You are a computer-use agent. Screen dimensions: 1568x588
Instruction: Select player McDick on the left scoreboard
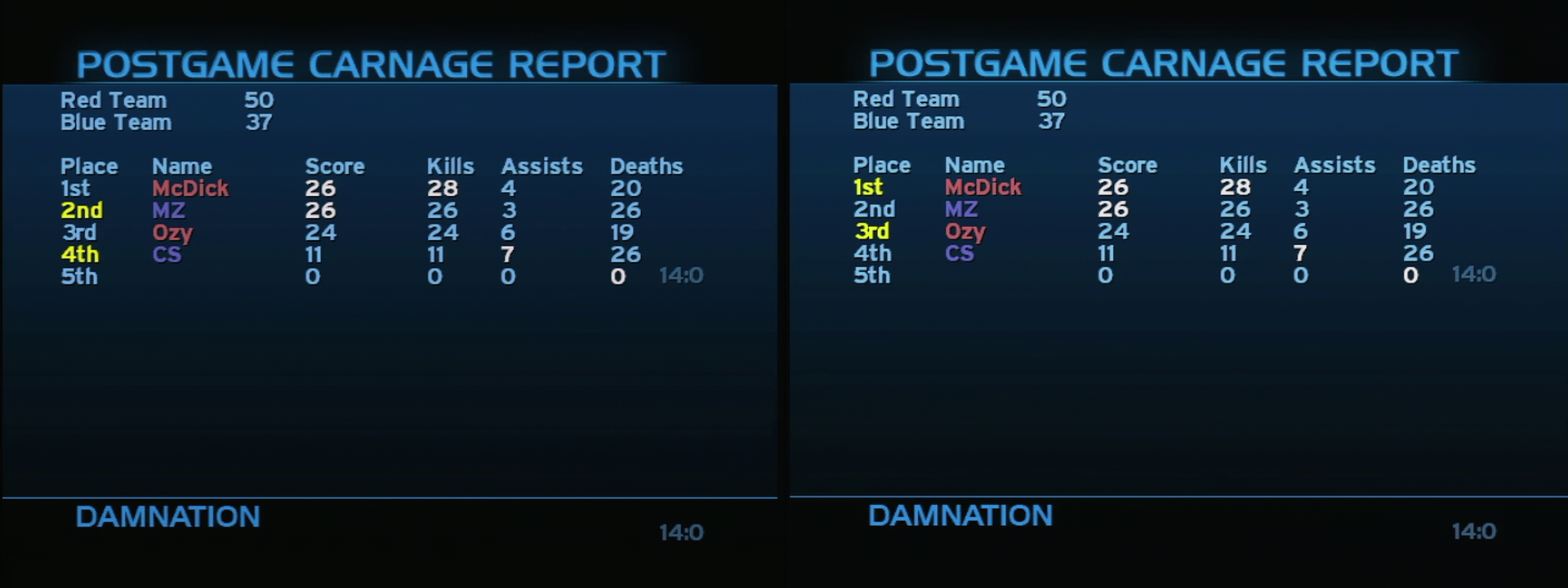click(x=191, y=187)
